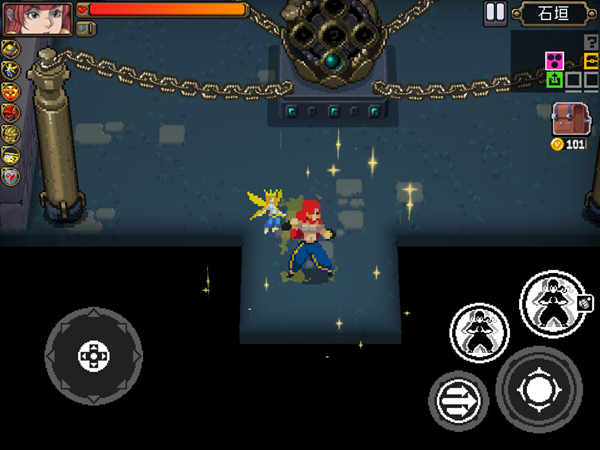Select the golden claw buff icon
600x450 pixels.
[11, 133]
